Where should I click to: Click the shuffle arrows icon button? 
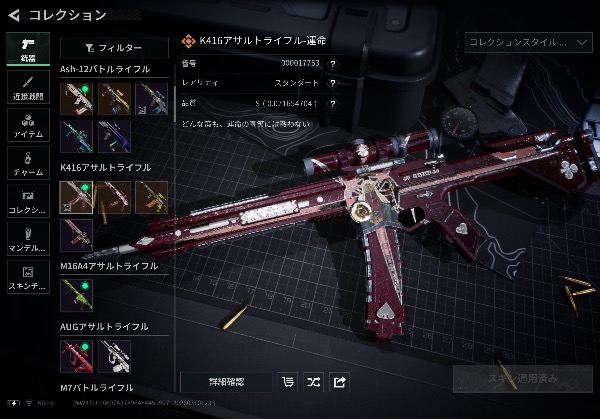(x=313, y=381)
